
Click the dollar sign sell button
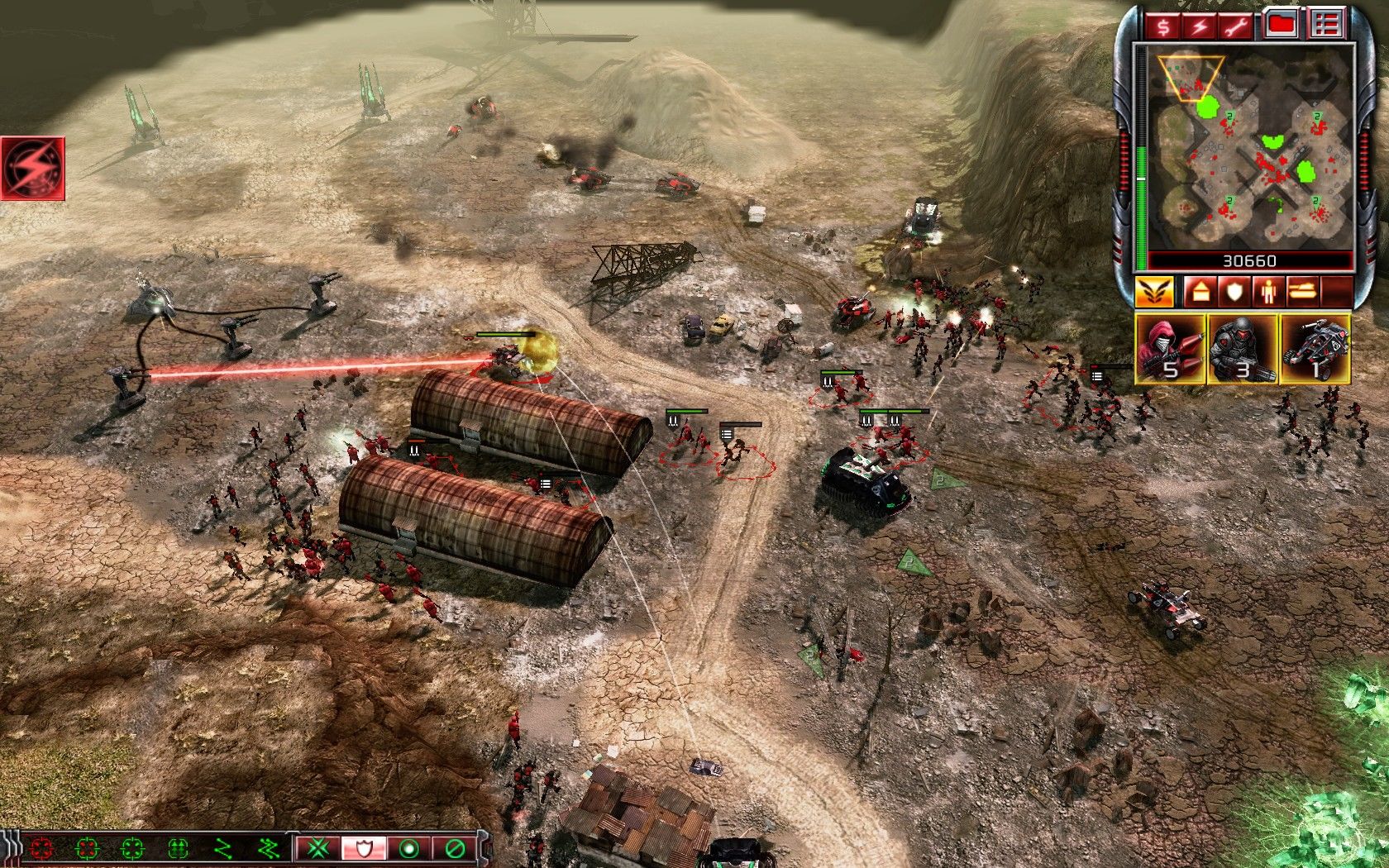[1163, 26]
